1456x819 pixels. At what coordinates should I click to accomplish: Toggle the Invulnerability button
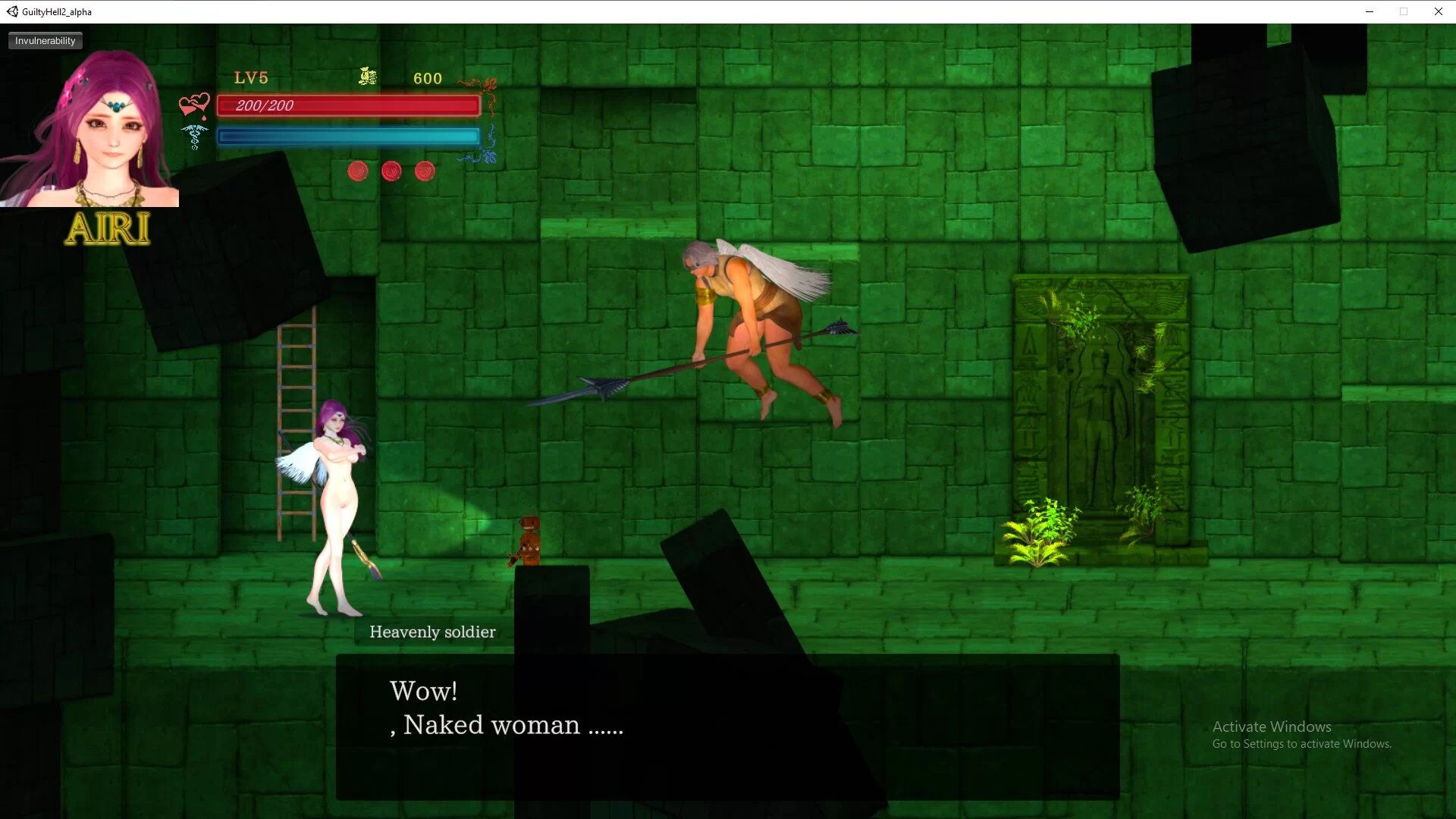[x=45, y=41]
